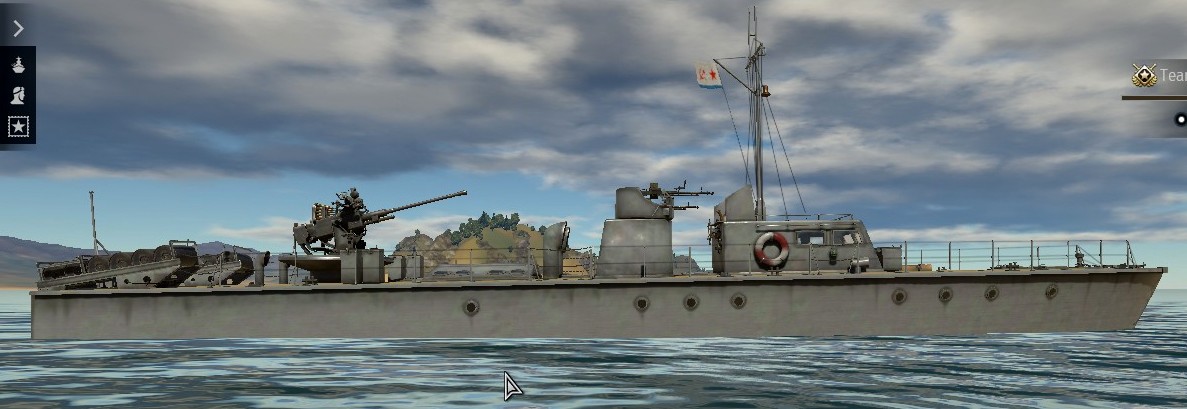Open the star stamp decal icon
This screenshot has width=1187, height=409.
click(x=18, y=127)
